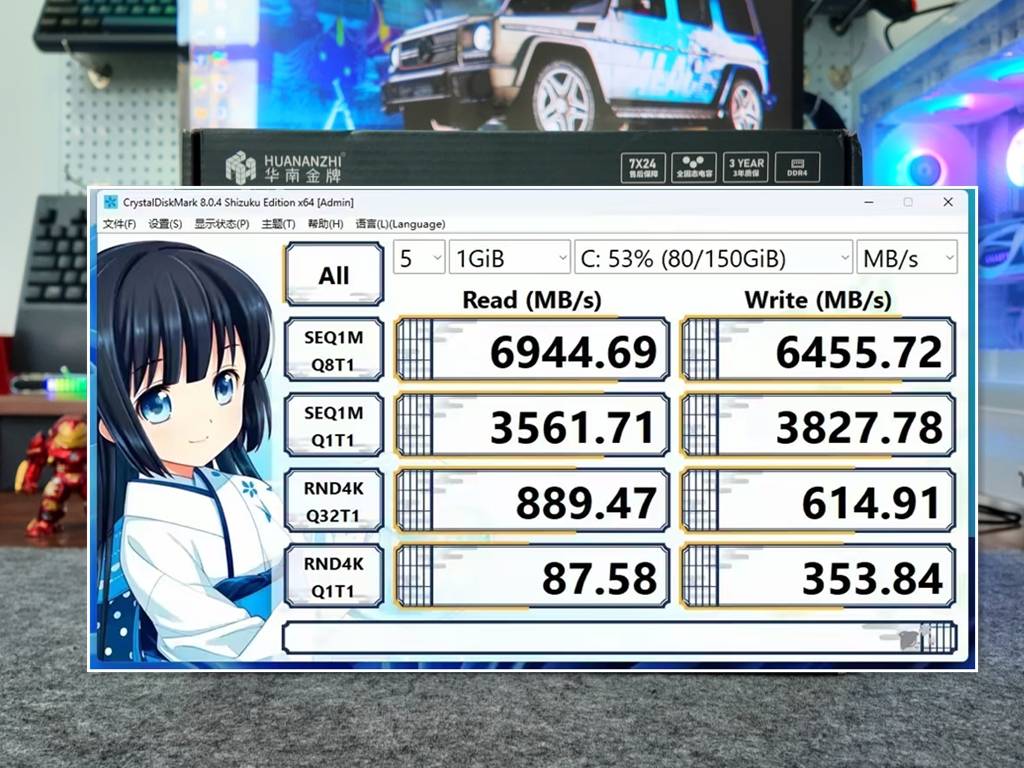
Task: Open the 文件(F) menu
Action: [x=119, y=224]
